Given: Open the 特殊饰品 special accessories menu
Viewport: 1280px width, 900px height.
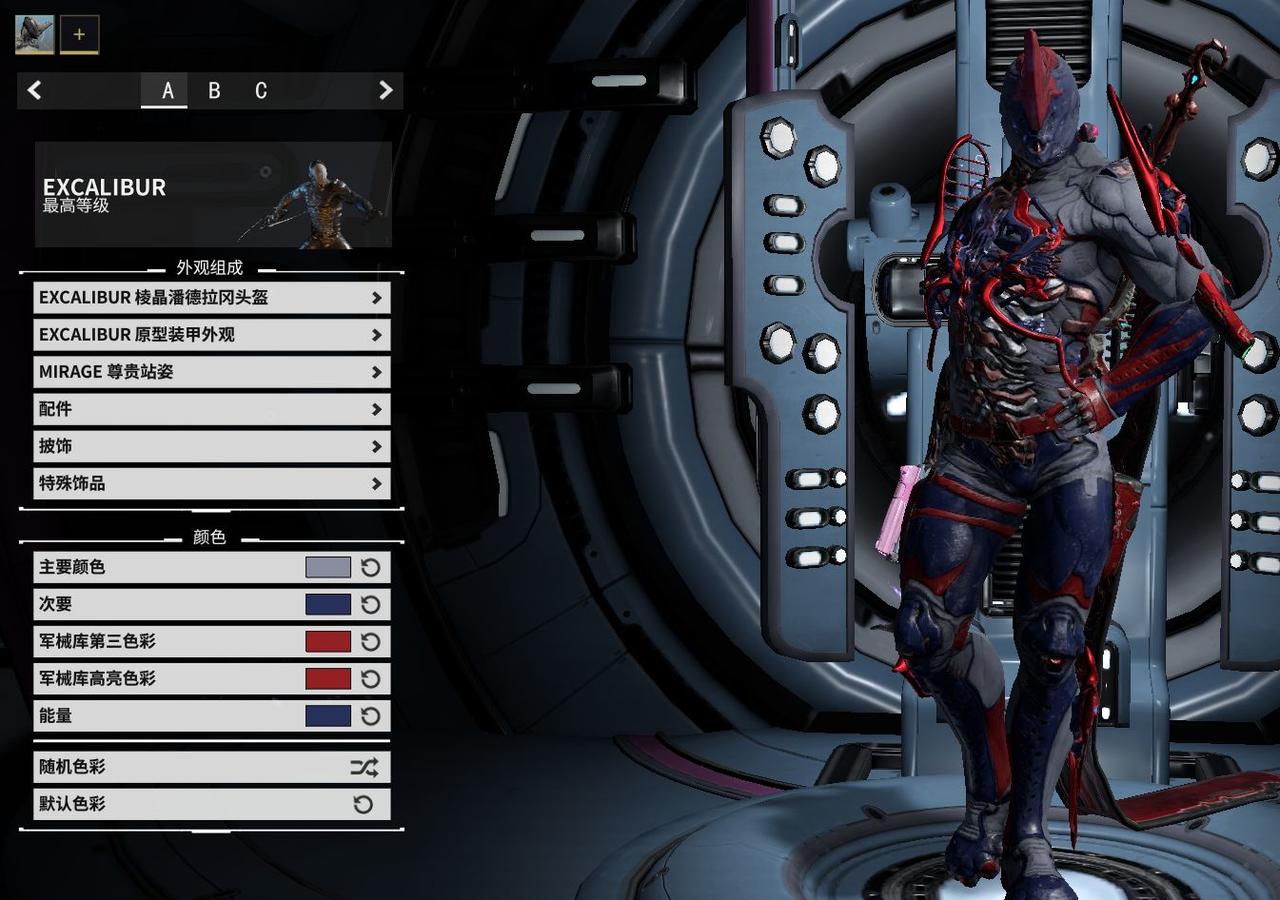Looking at the screenshot, I should (x=211, y=484).
